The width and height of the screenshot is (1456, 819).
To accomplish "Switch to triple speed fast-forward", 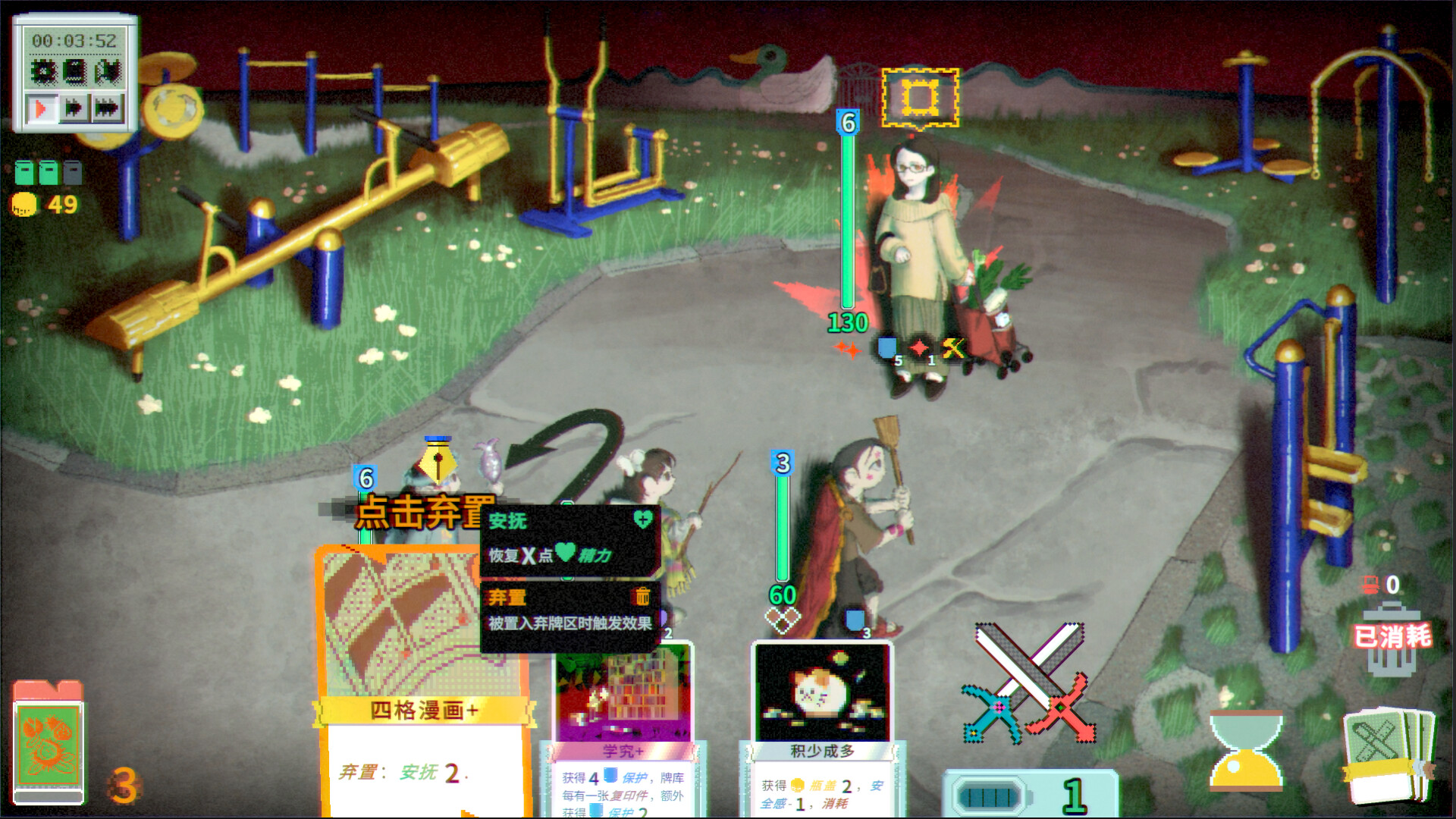I will point(106,107).
